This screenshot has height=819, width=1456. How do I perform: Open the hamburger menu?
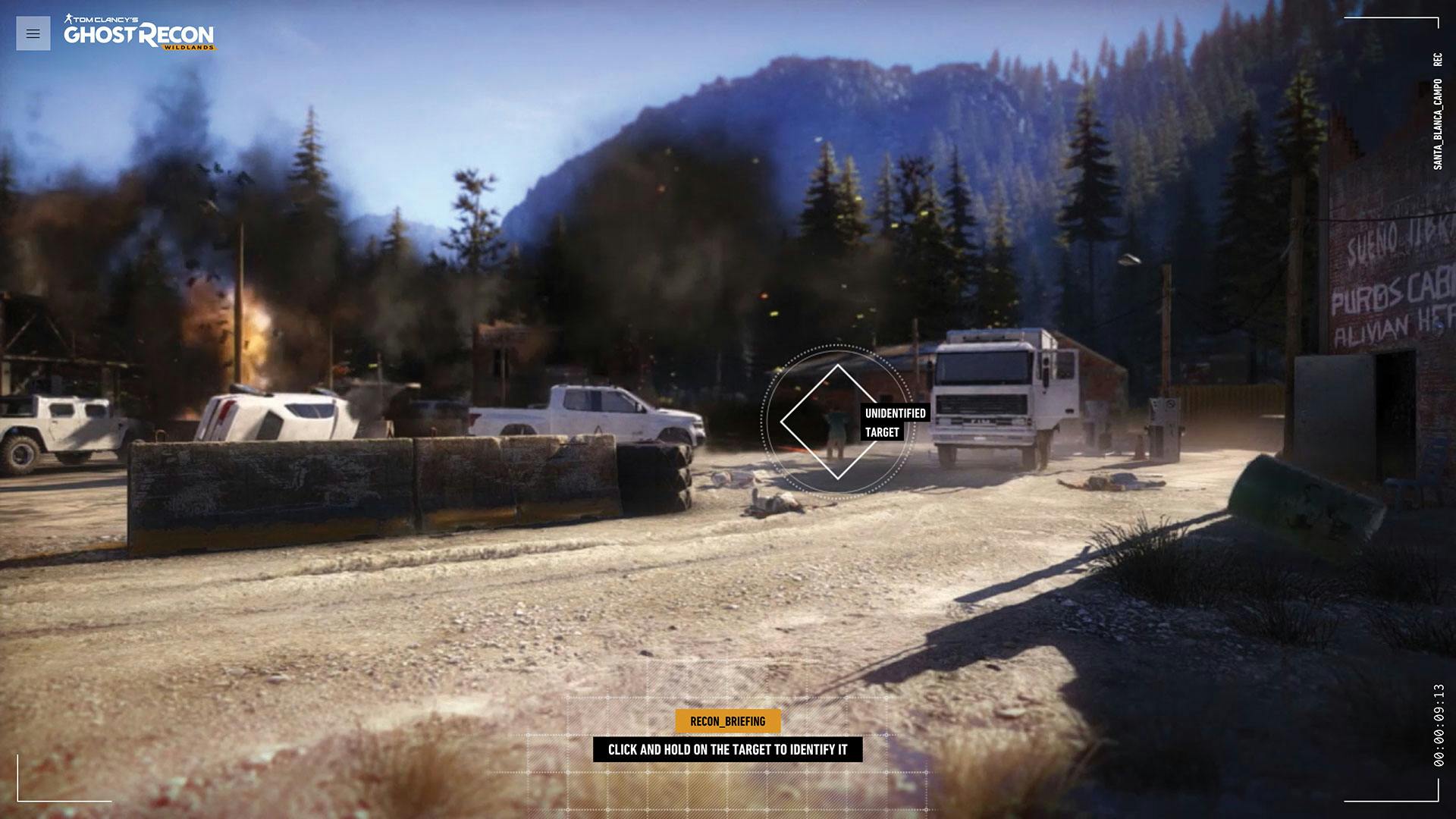[x=33, y=33]
